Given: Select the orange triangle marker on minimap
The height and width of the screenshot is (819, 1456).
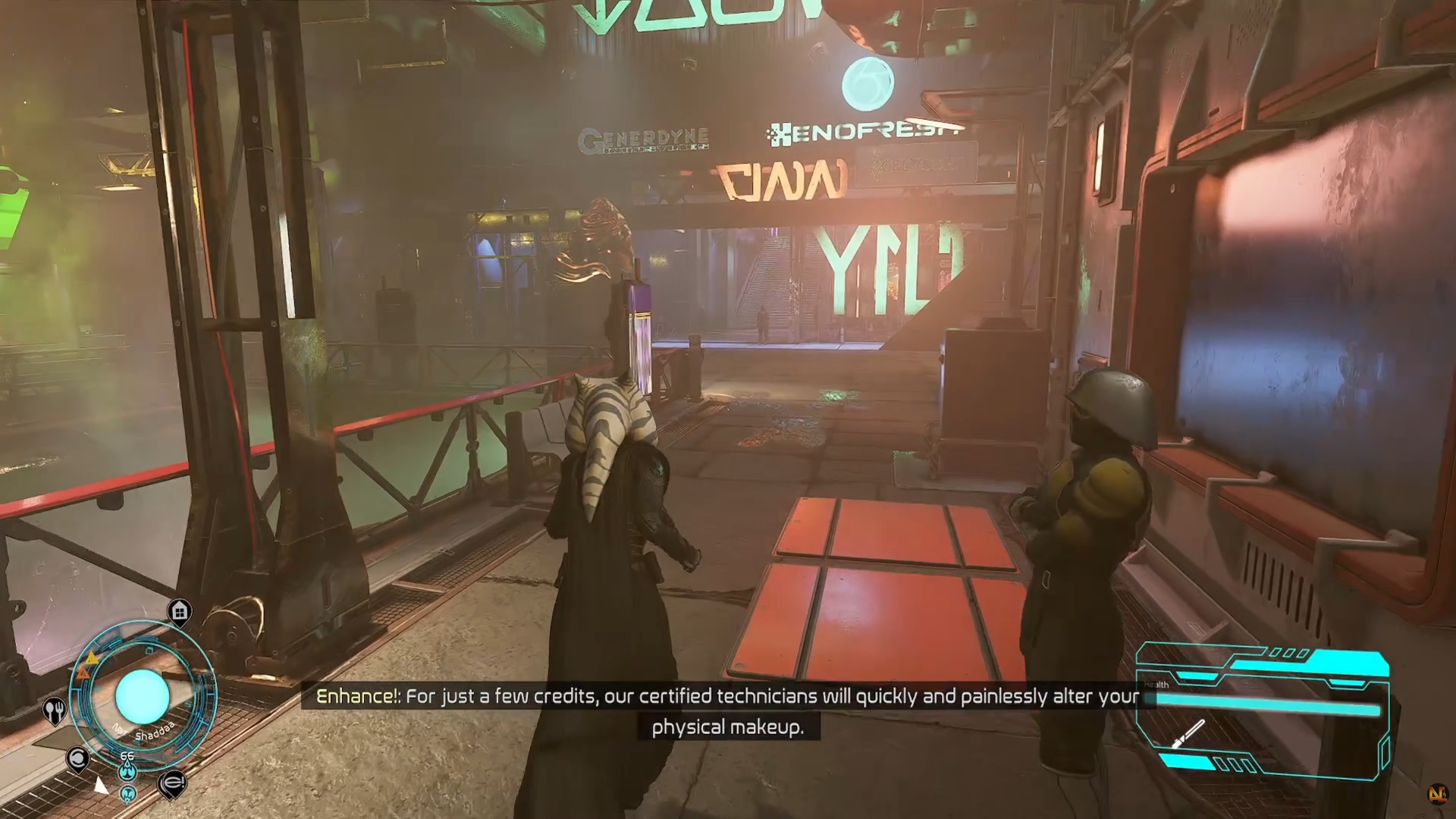Looking at the screenshot, I should pos(83,672).
